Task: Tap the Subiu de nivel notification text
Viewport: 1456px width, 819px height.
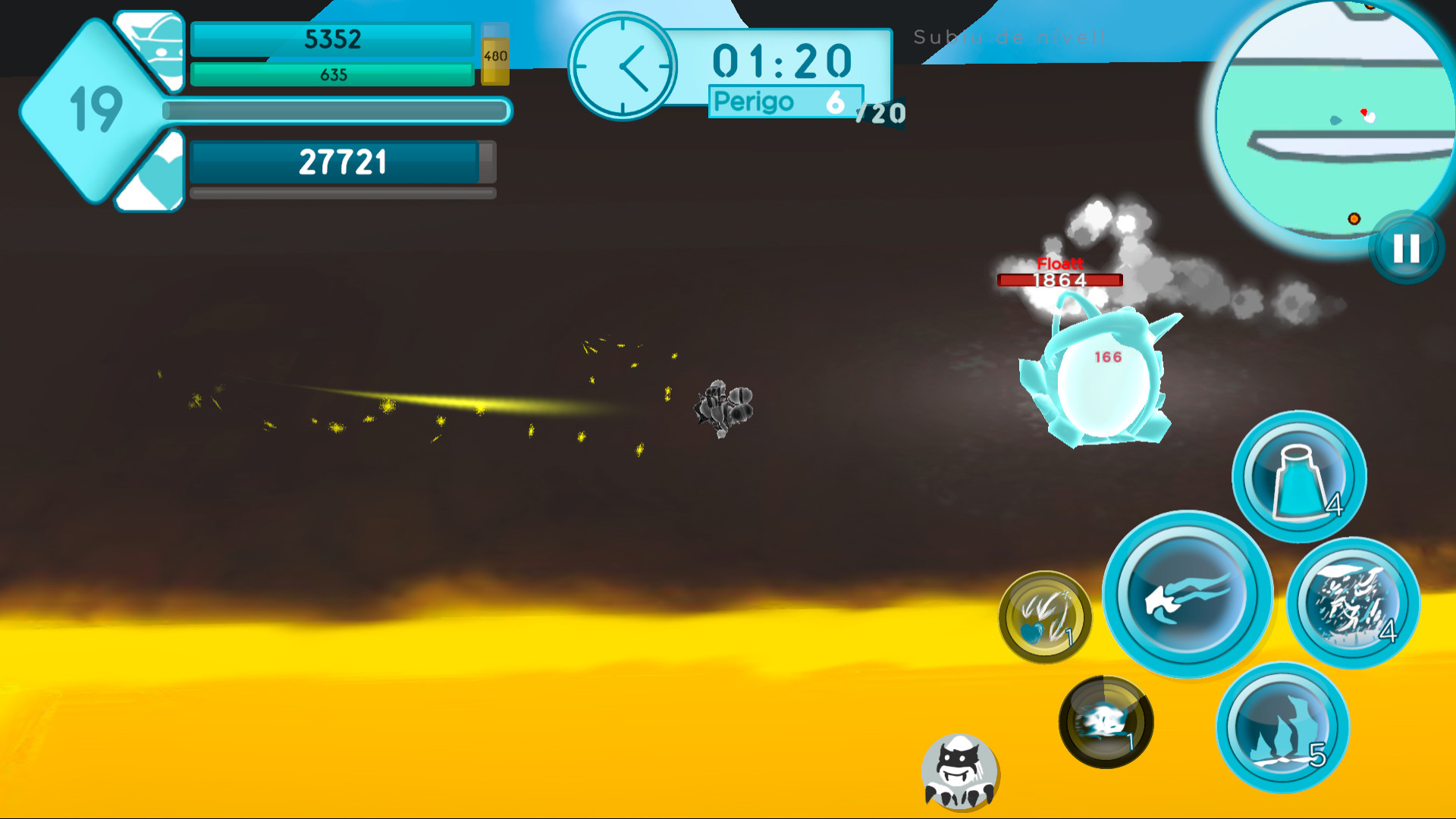Action: tap(1009, 36)
